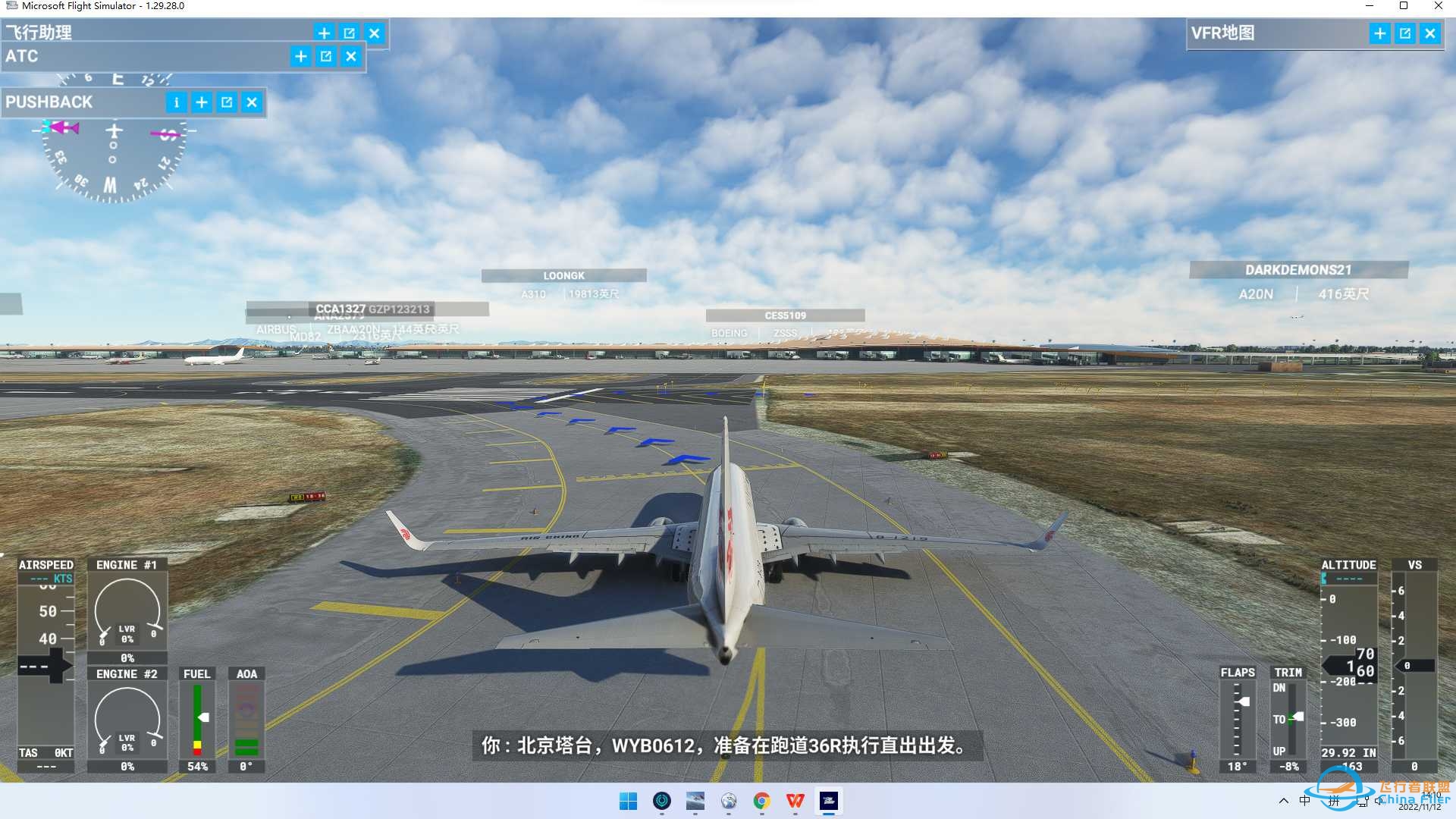This screenshot has height=819, width=1456.
Task: Click the + icon on the VFR地图 panel
Action: click(x=1379, y=33)
